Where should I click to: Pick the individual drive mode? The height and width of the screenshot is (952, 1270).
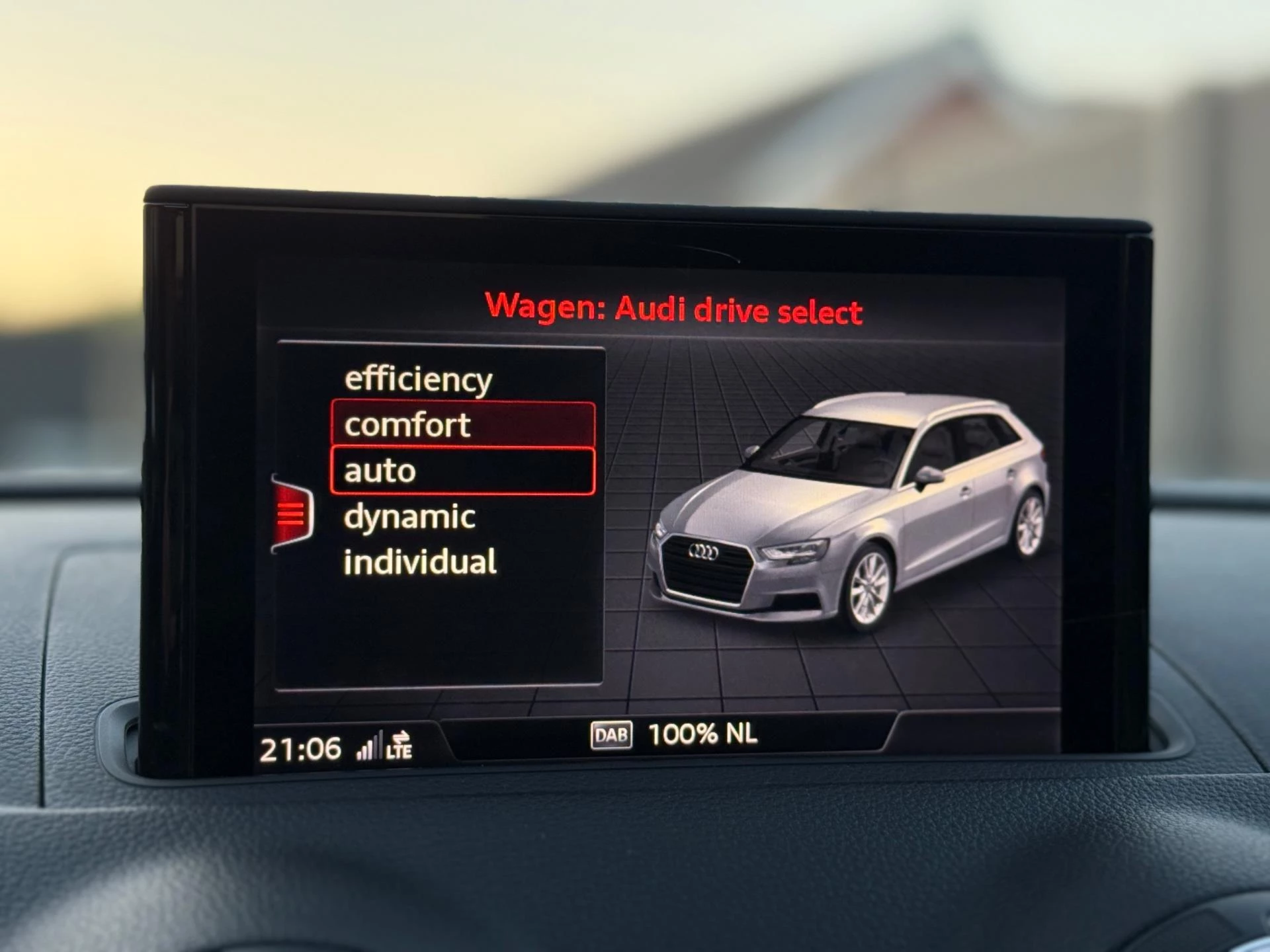pos(420,563)
